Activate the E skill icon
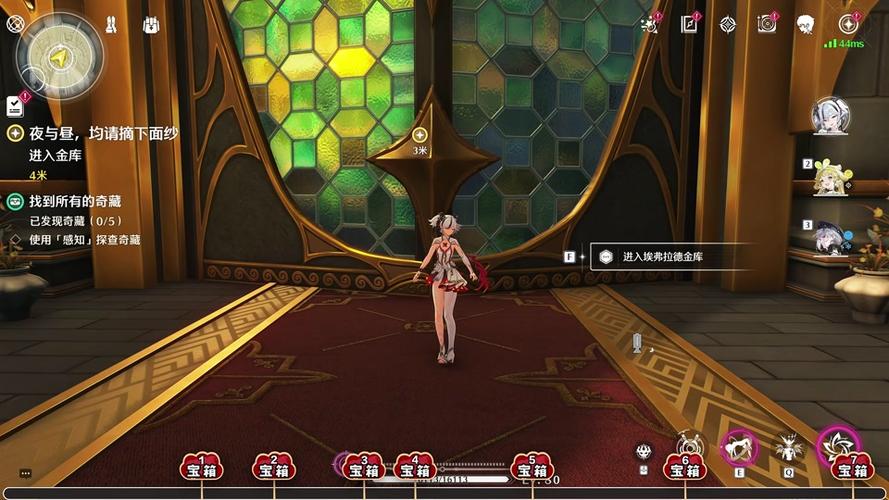Image resolution: width=889 pixels, height=500 pixels. click(740, 447)
